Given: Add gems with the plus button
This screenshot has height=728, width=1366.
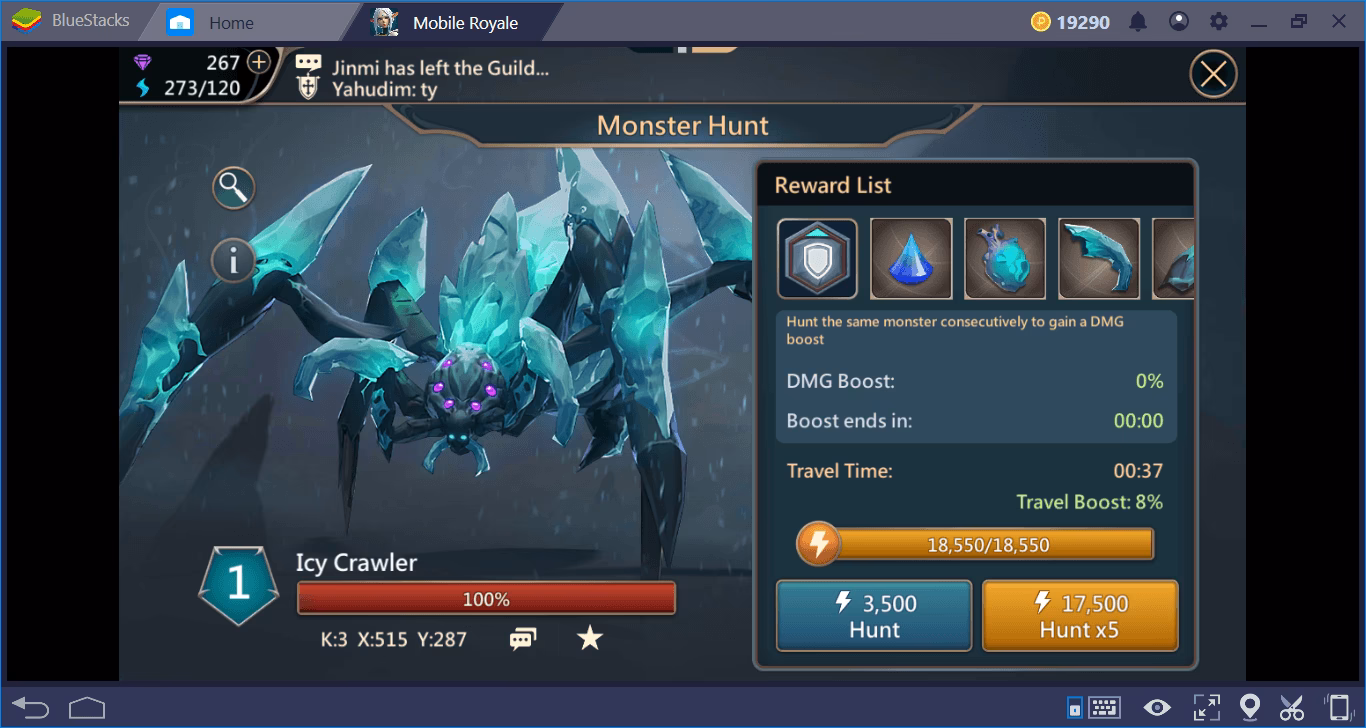Looking at the screenshot, I should tap(258, 62).
